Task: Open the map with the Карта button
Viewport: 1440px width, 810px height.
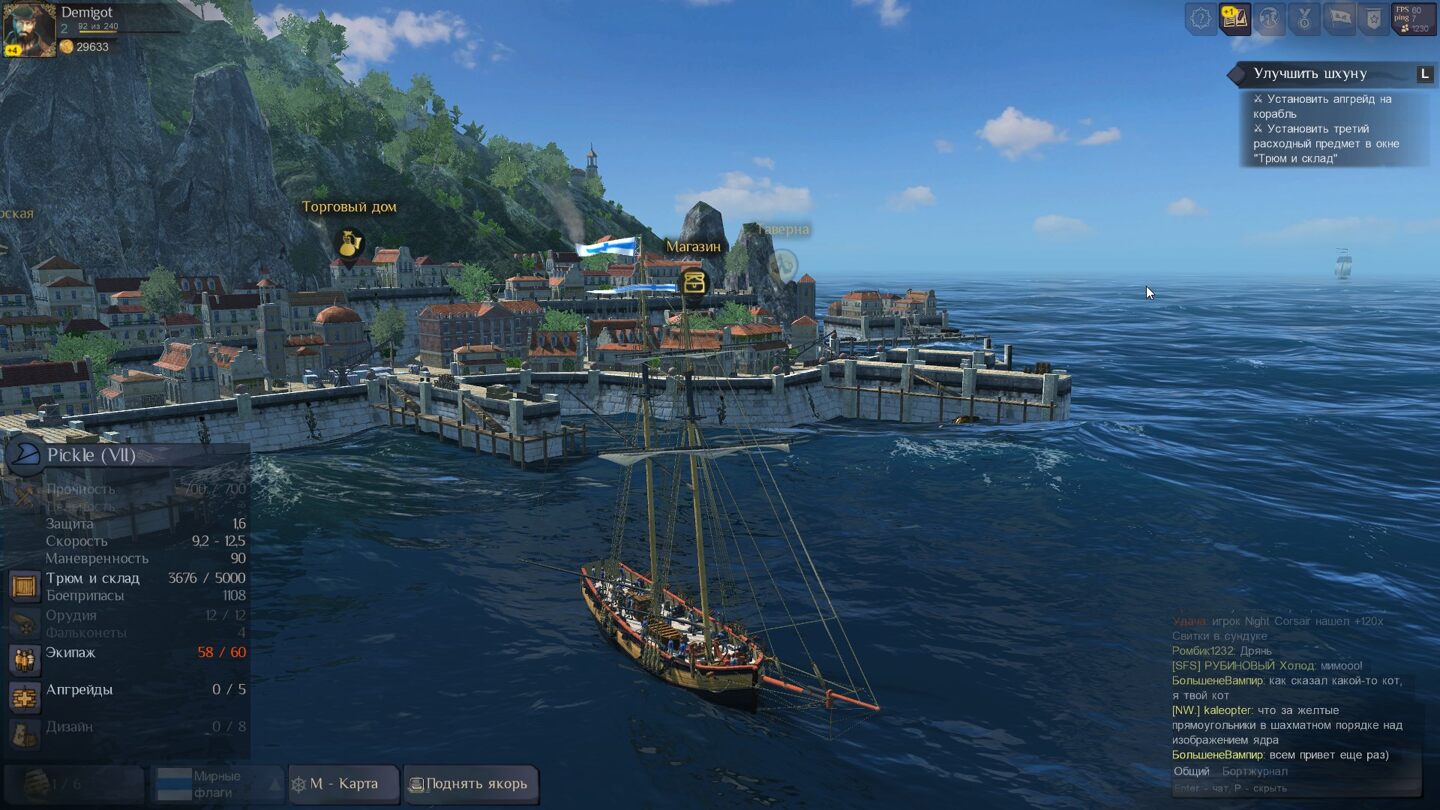Action: [x=343, y=784]
